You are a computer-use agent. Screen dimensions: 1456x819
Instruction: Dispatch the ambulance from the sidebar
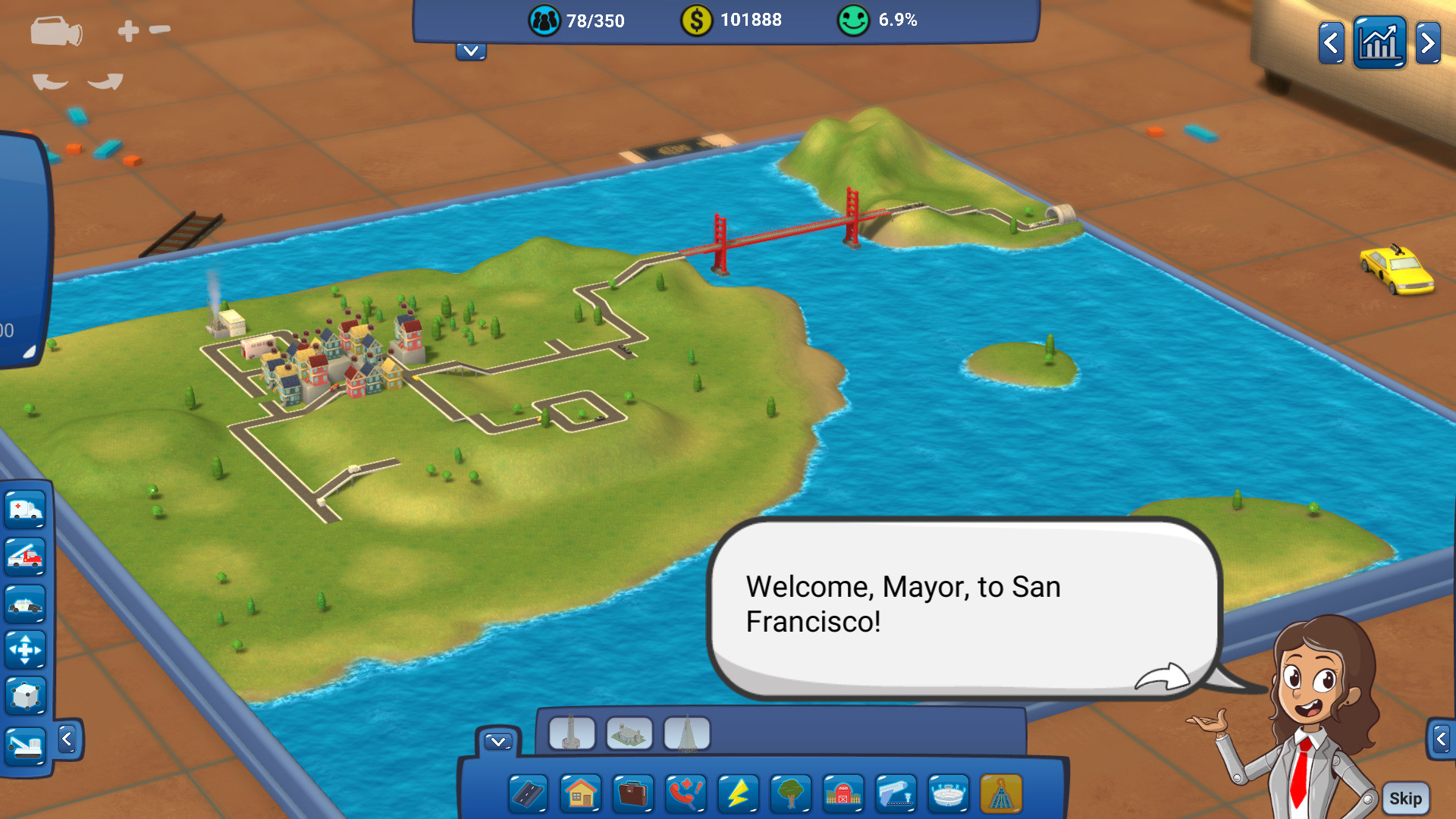click(x=25, y=510)
